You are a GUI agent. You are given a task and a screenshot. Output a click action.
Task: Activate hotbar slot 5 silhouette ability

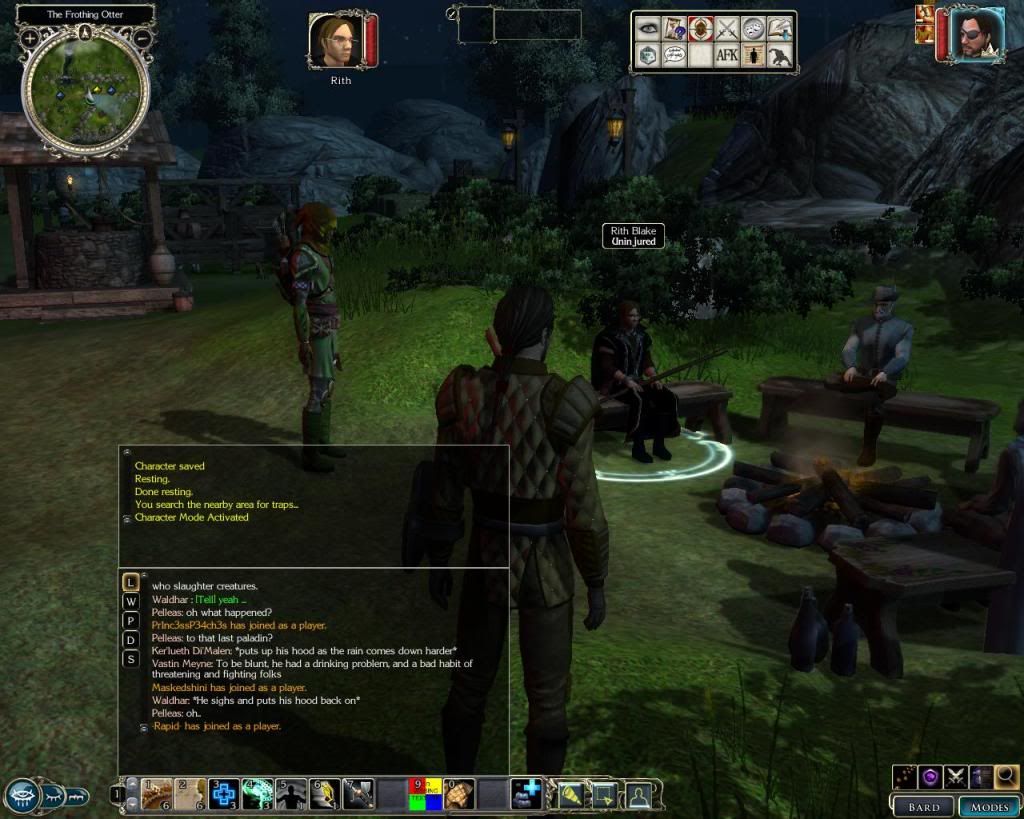(291, 793)
